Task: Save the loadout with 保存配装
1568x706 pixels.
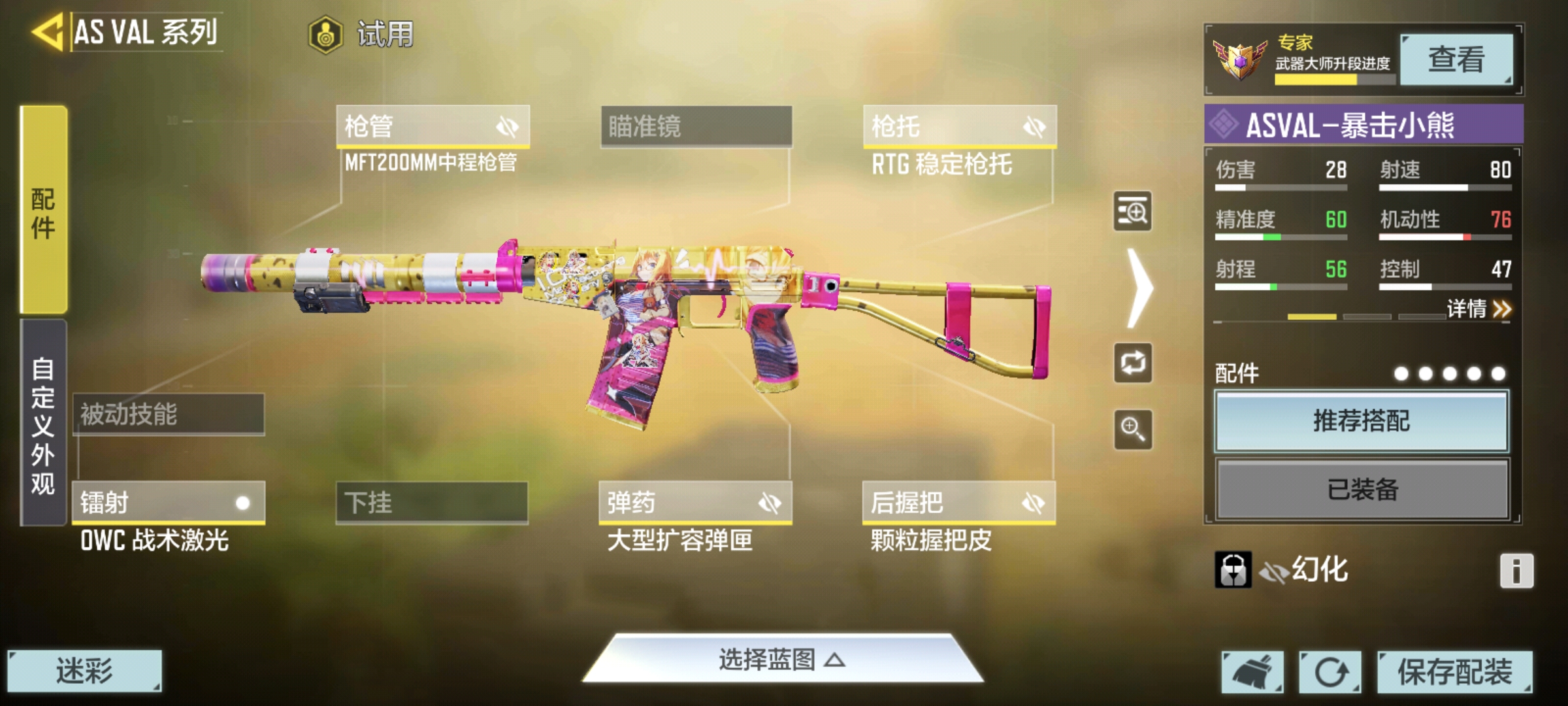Action: [1454, 671]
